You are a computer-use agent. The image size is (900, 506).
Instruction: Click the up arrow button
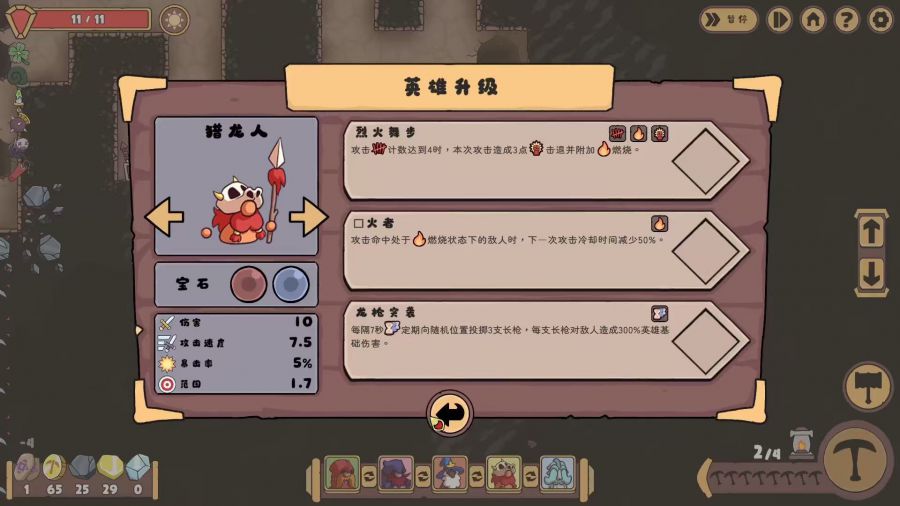871,232
